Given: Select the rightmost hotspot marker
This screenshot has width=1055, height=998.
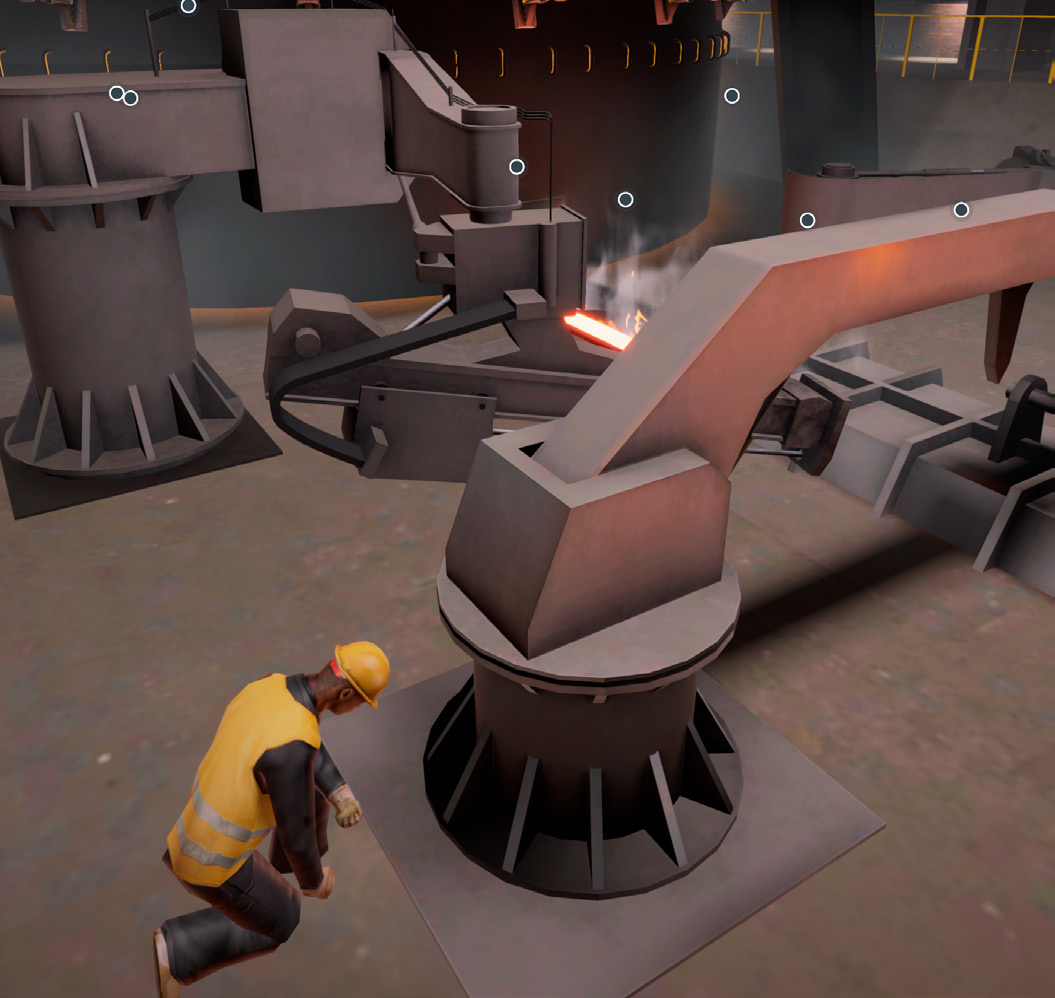Looking at the screenshot, I should coord(962,210).
